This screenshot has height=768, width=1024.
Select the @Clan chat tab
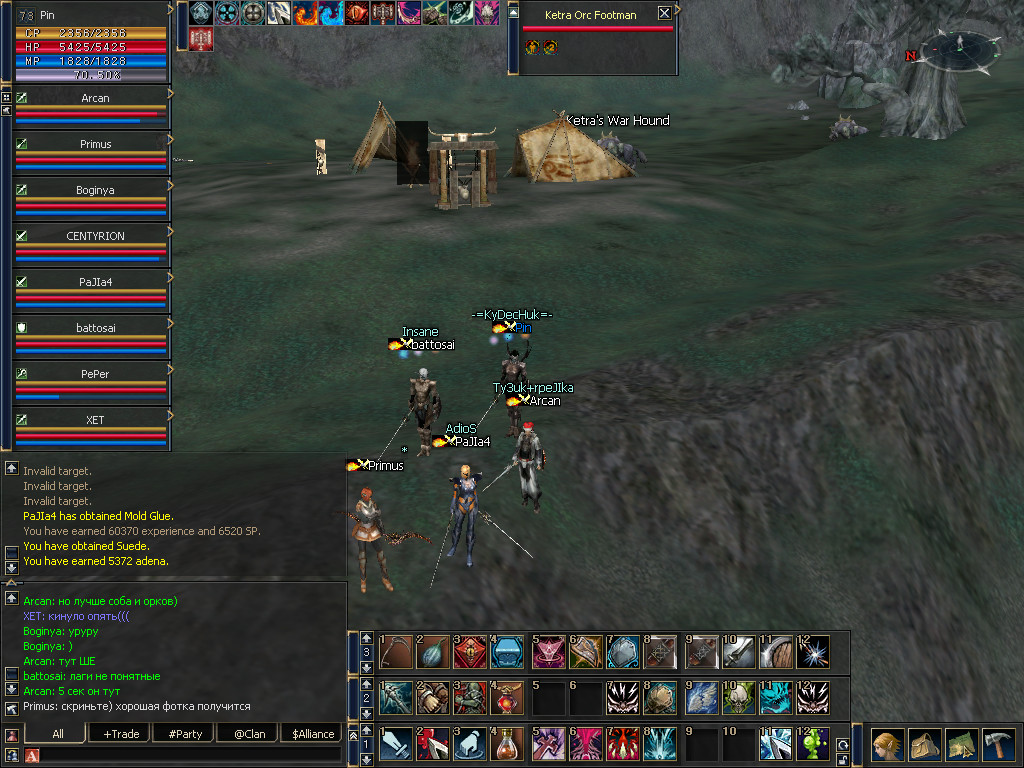coord(249,733)
